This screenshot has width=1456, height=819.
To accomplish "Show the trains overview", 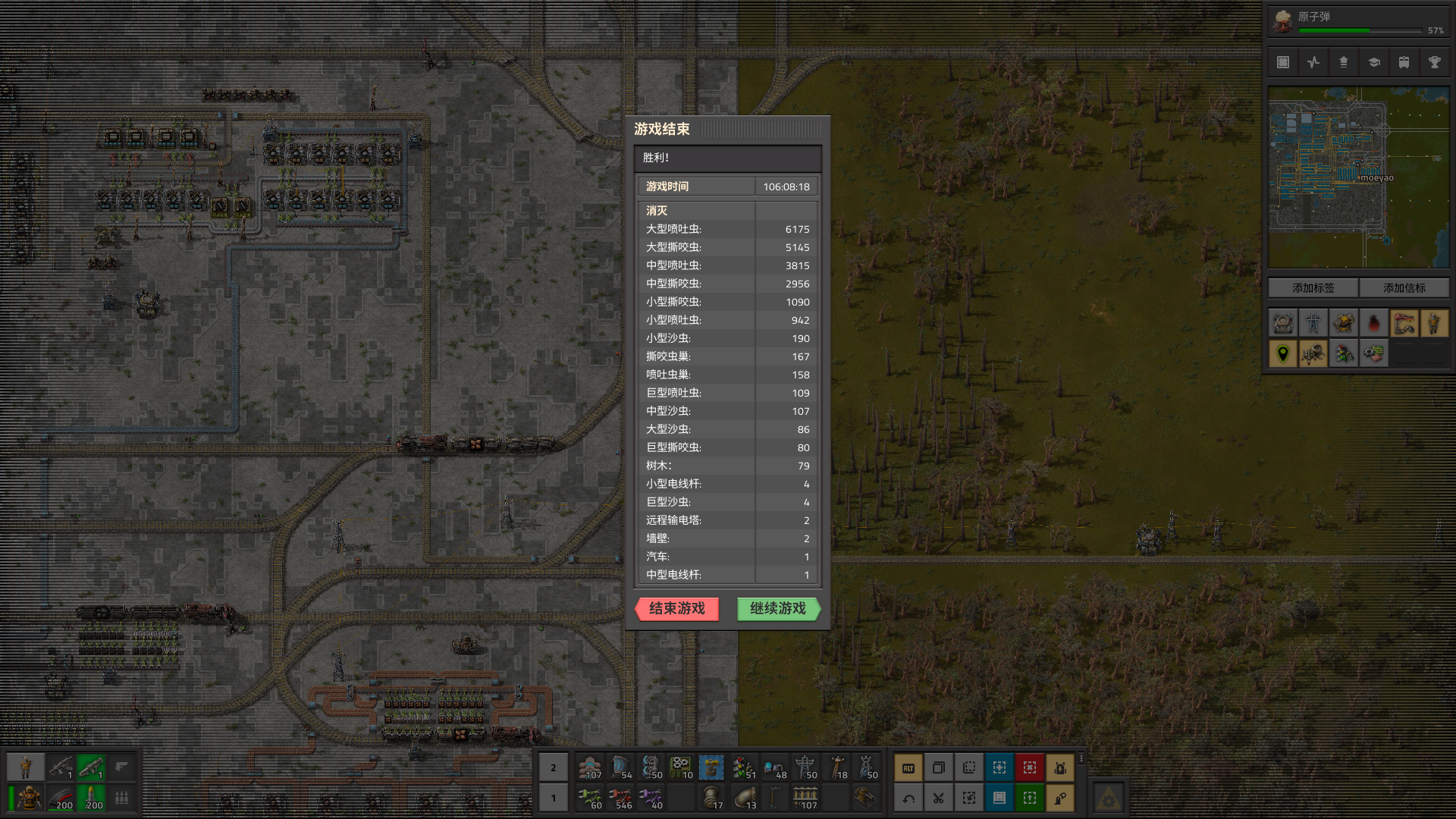I will coord(1404,62).
